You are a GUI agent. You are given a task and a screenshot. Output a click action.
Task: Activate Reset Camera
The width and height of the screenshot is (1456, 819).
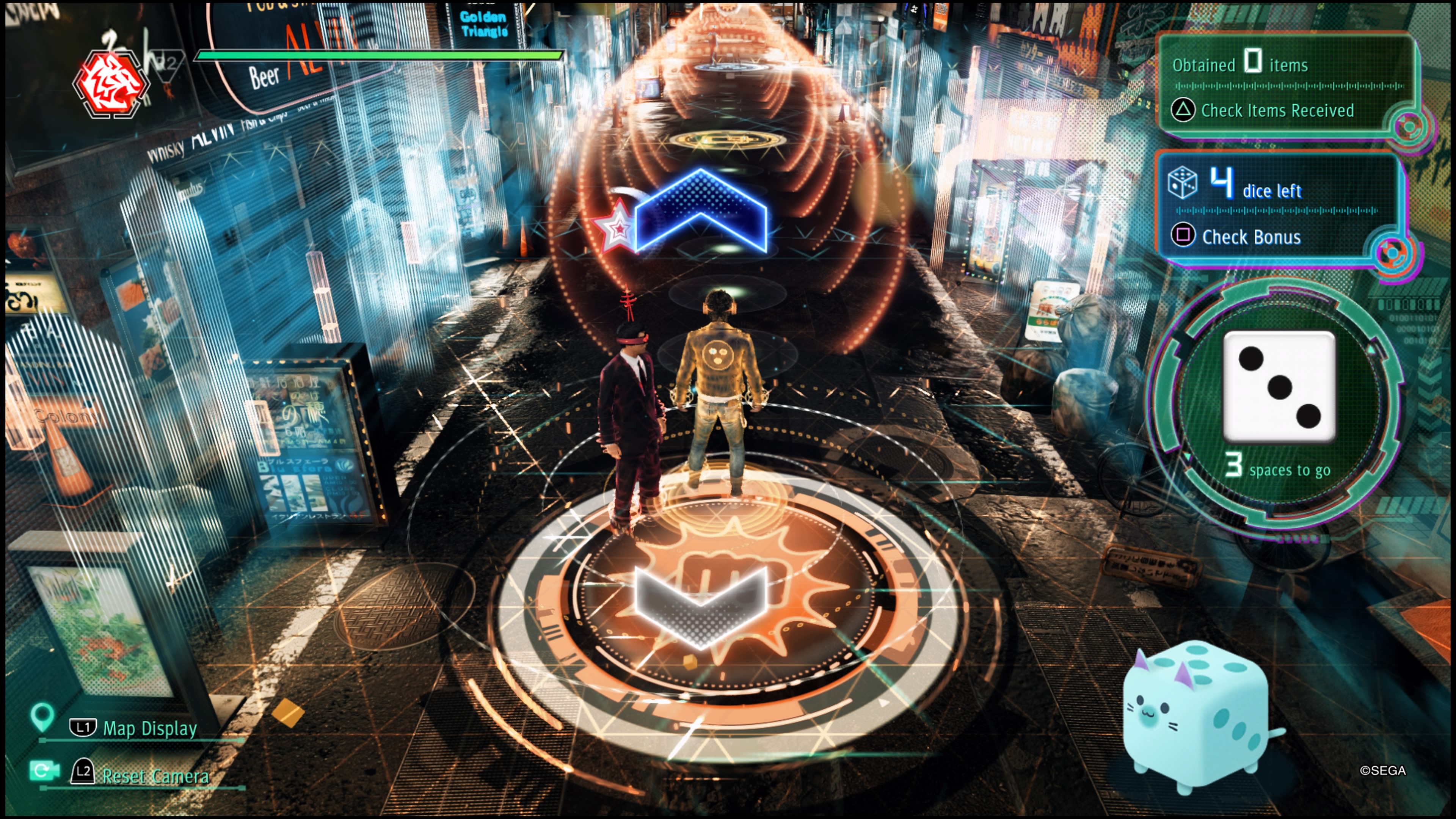(154, 775)
